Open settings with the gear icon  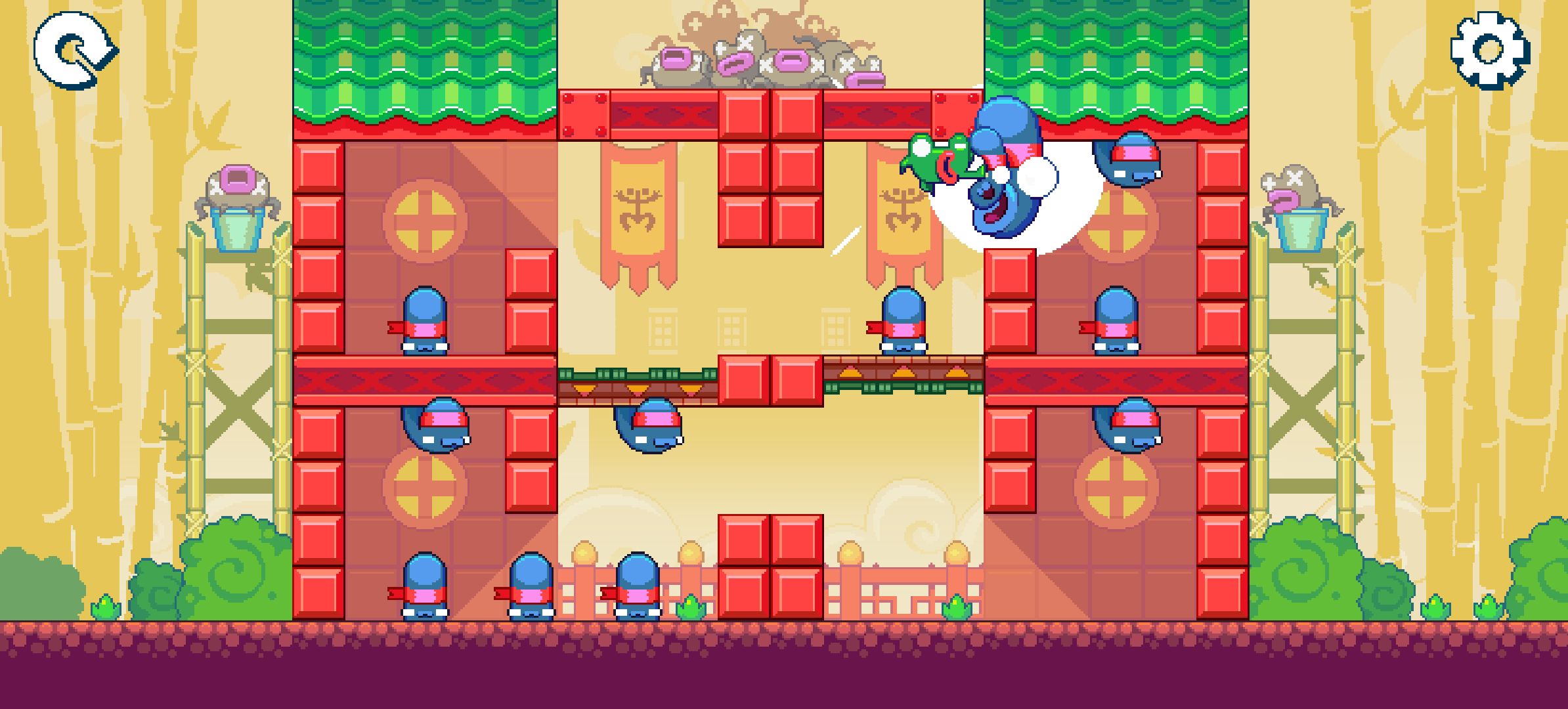tap(1489, 49)
